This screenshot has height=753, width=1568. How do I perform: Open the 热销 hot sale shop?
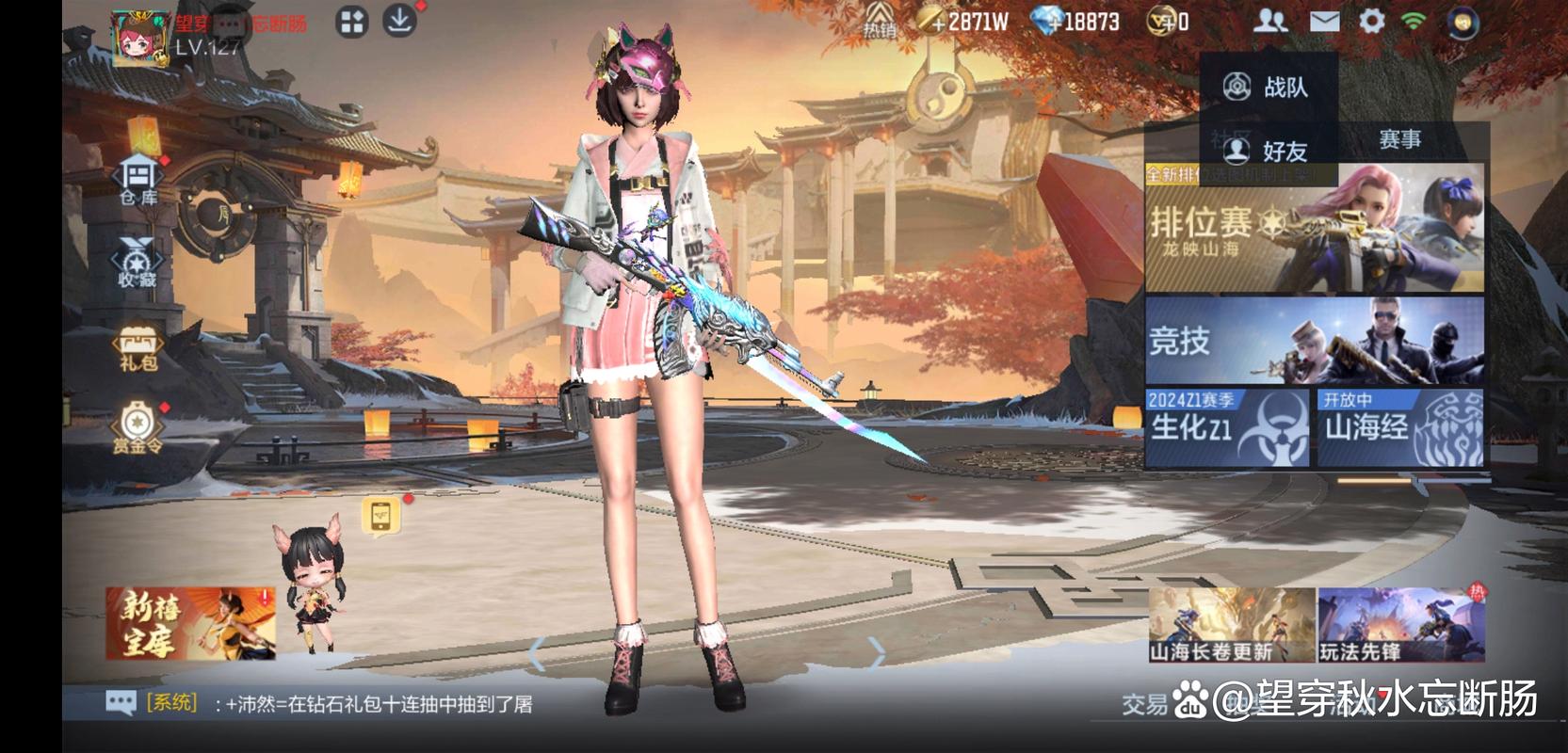click(880, 21)
